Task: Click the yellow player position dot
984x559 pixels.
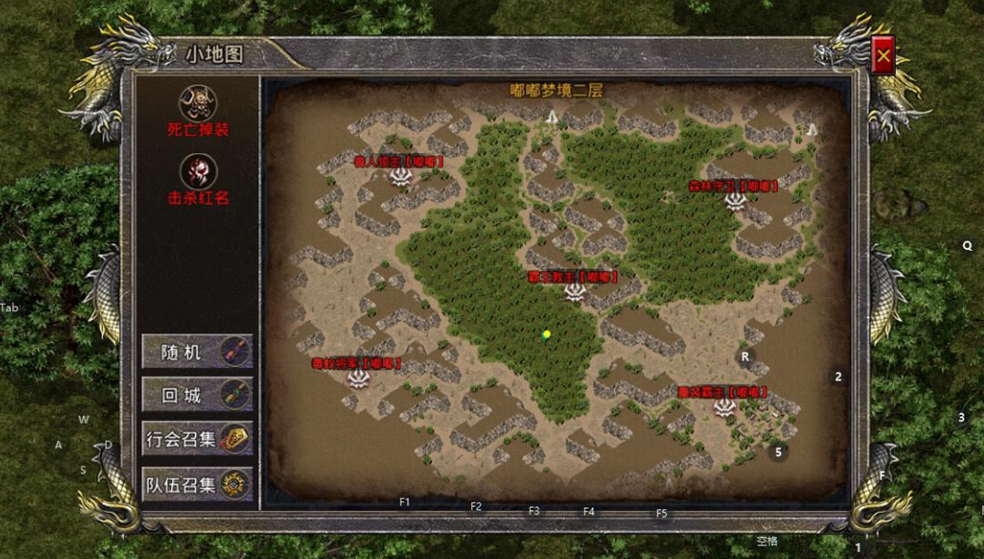Action: [x=546, y=334]
